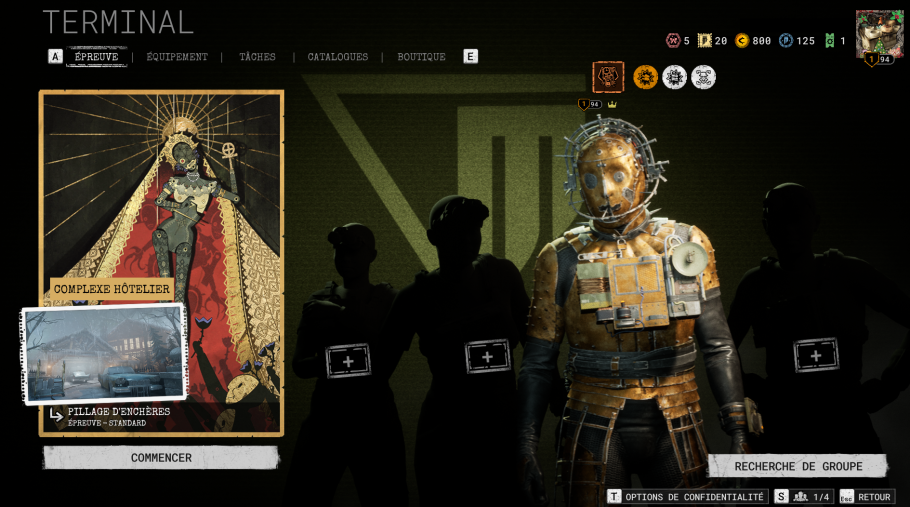Screen dimensions: 910x507
Task: Click the Commencer button to start the trial
Action: 161,458
